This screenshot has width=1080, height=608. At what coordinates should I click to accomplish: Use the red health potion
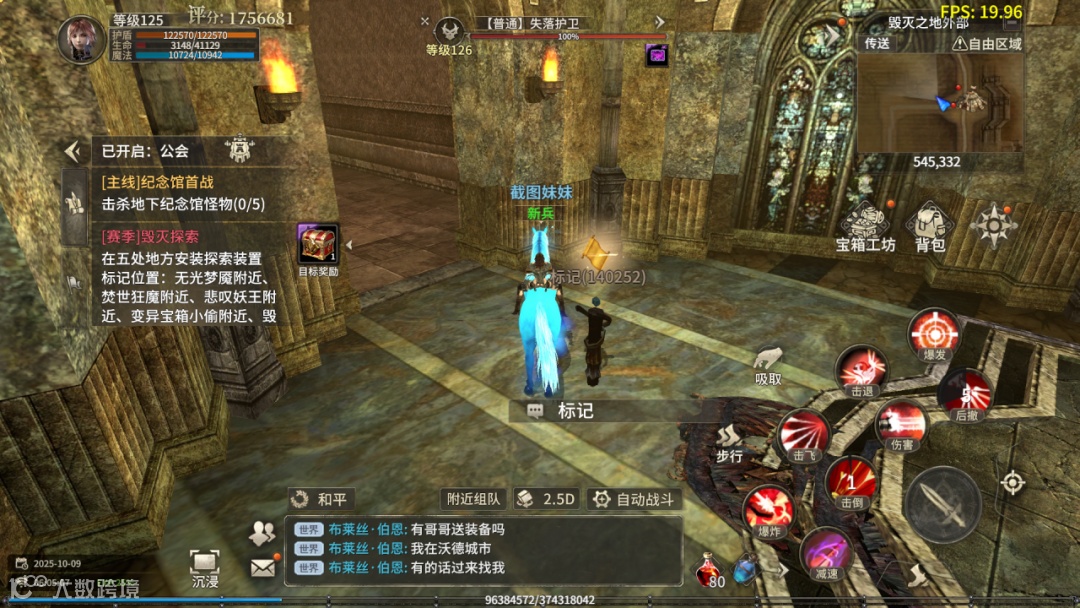click(710, 568)
